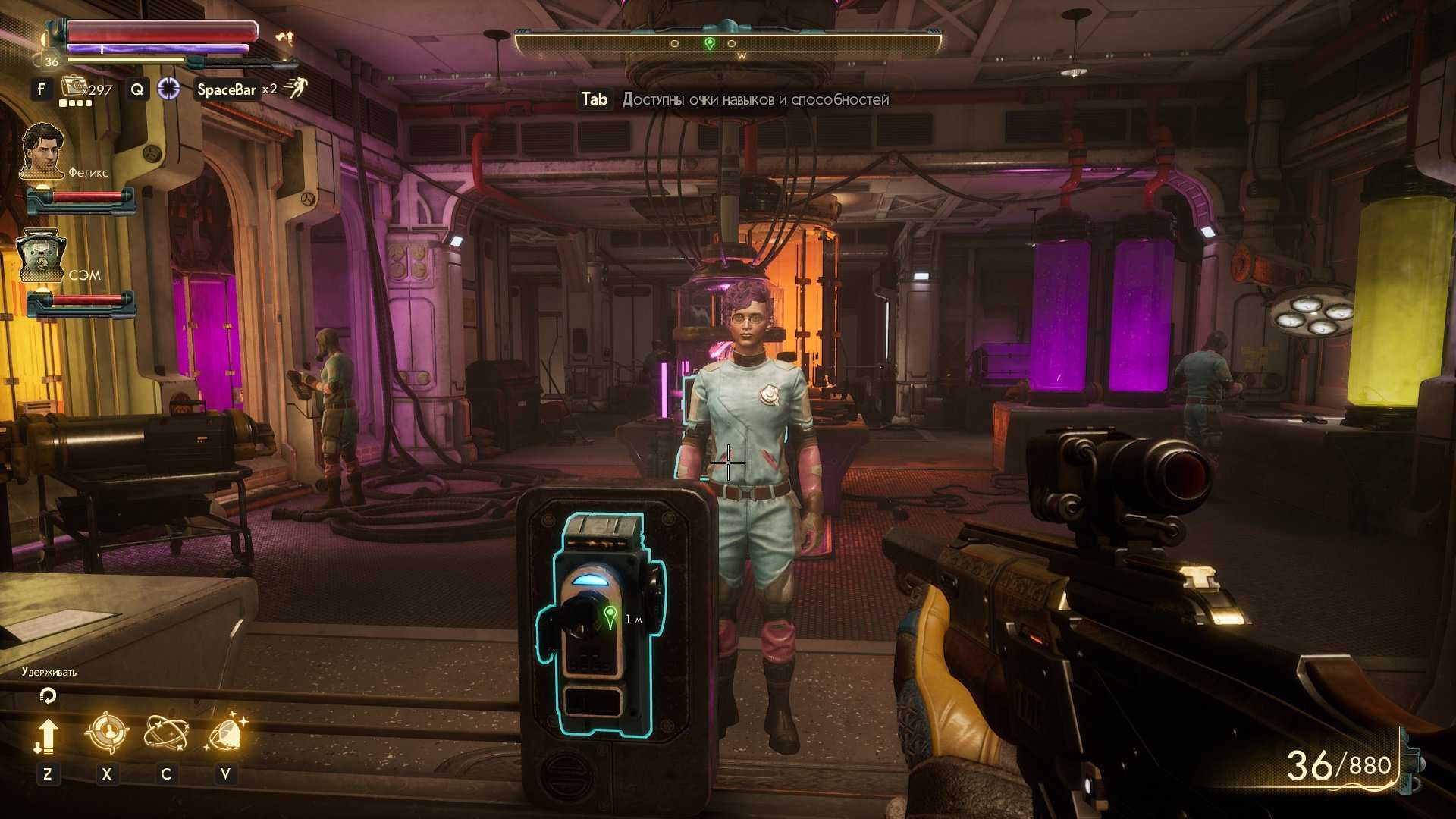1456x819 pixels.
Task: Select Felix's companion portrait
Action: click(x=42, y=150)
